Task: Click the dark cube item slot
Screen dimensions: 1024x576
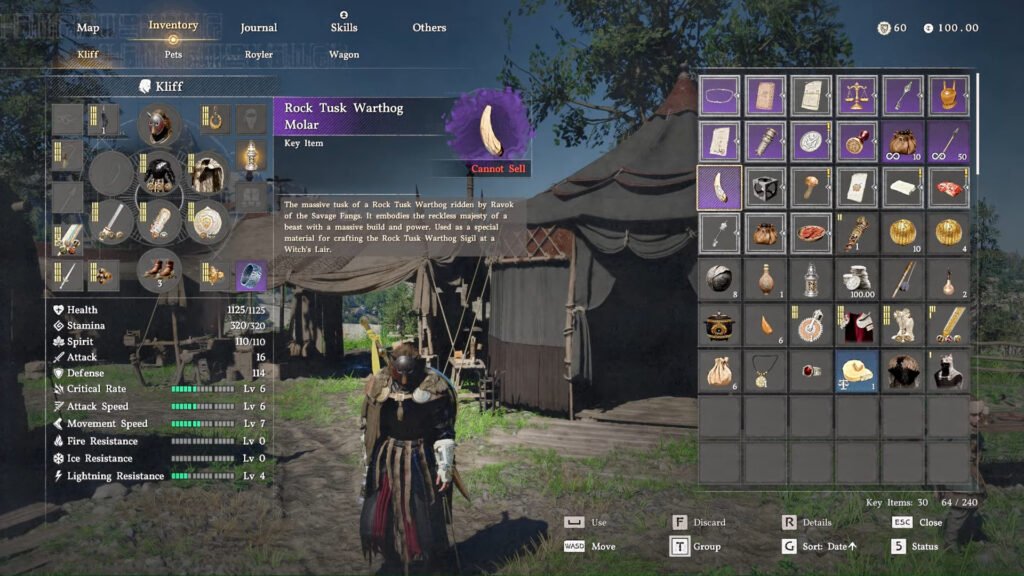Action: tap(765, 187)
